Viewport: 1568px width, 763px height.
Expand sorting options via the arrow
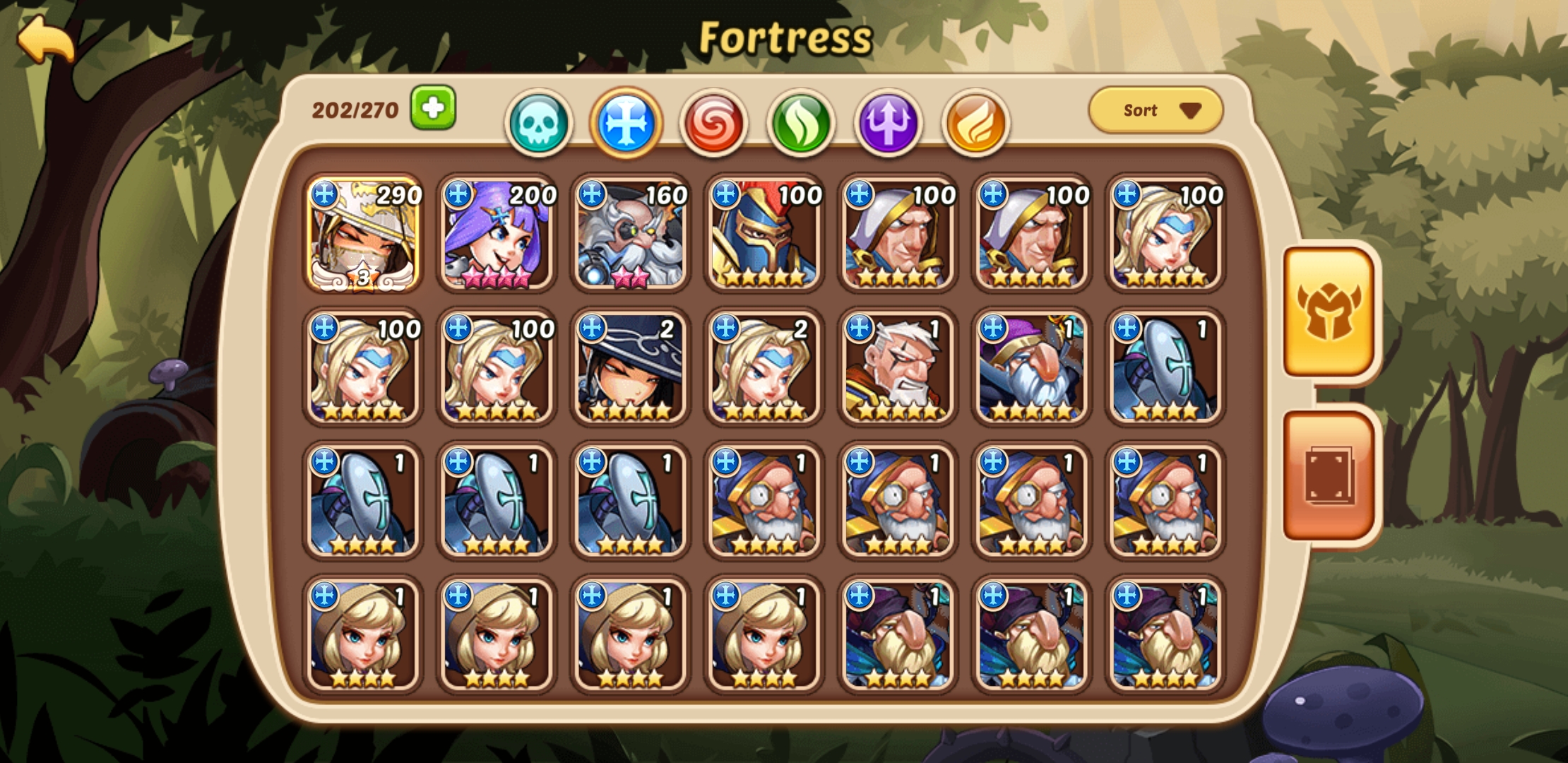1192,110
